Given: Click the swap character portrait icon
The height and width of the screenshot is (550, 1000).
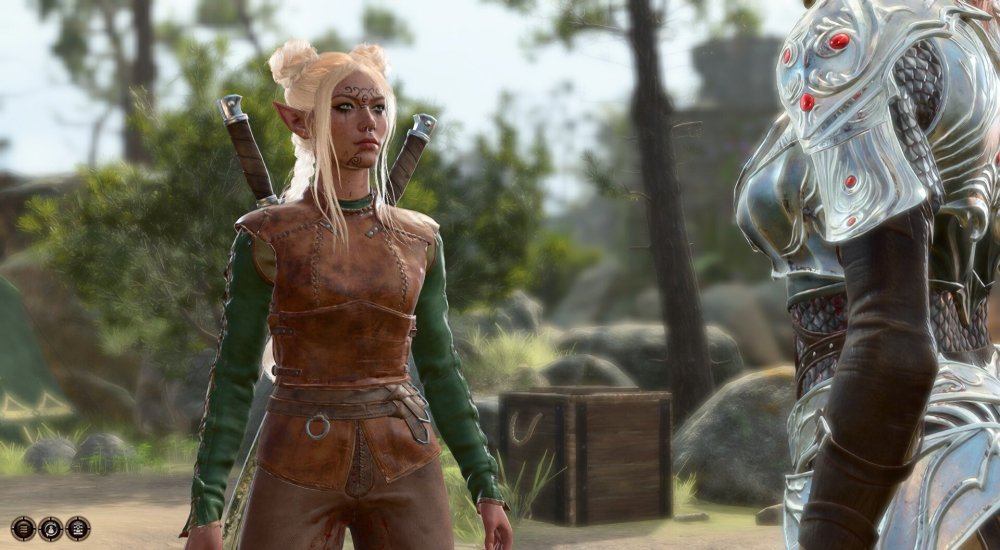Looking at the screenshot, I should click(x=51, y=529).
